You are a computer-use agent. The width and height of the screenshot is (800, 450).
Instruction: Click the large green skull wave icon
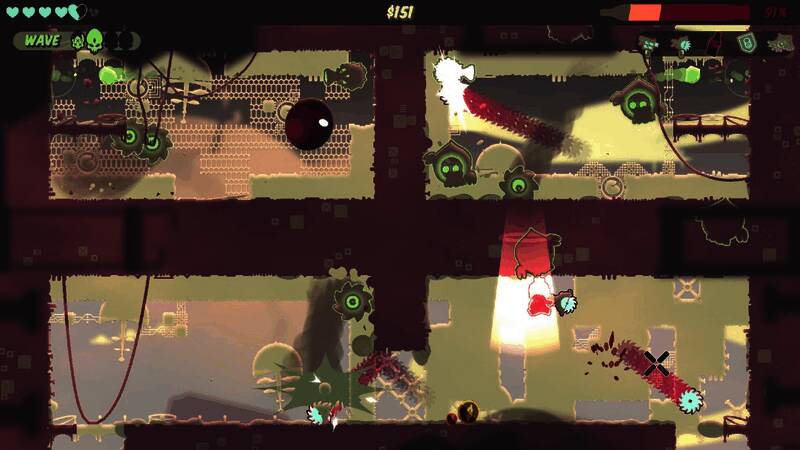(x=95, y=41)
